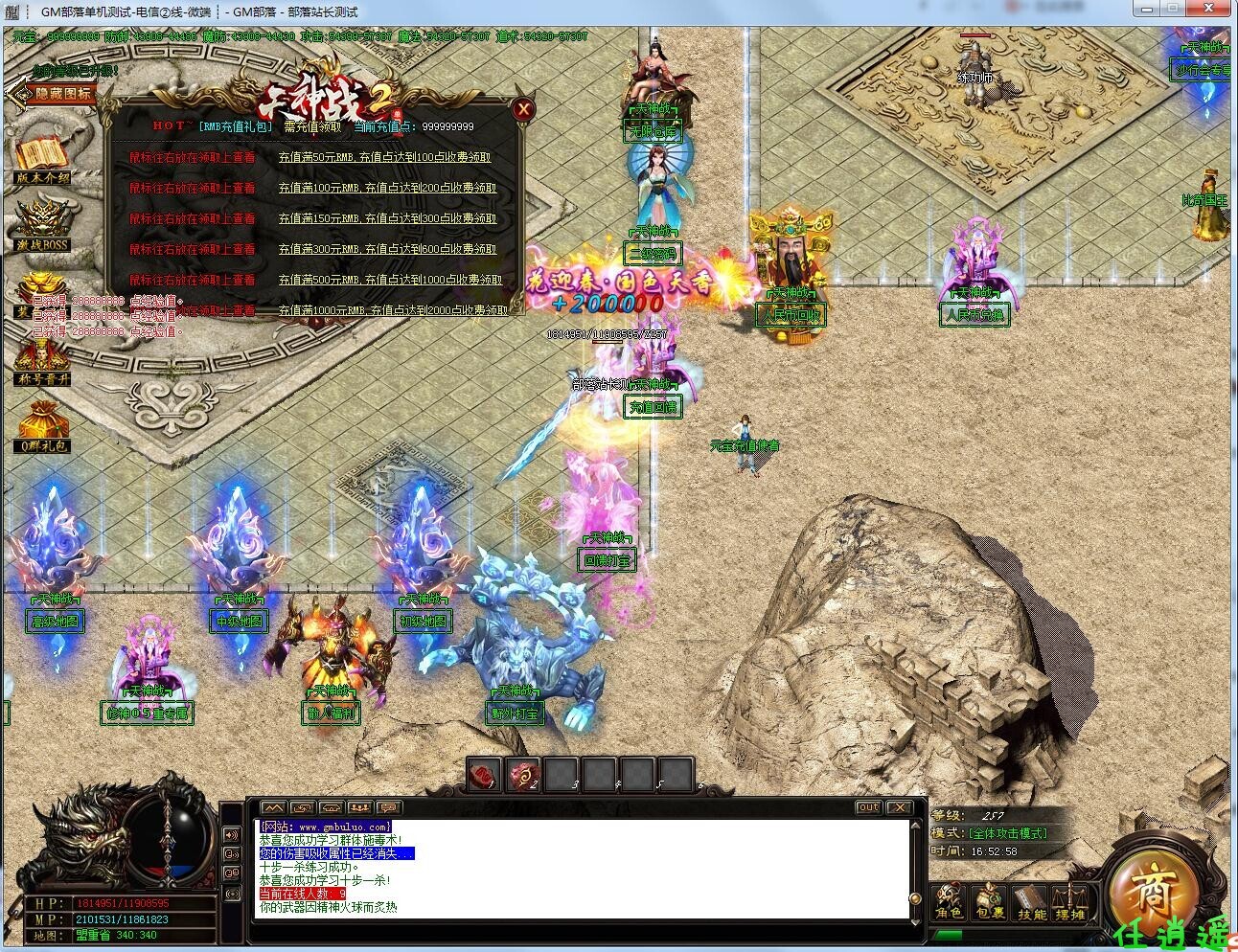Open the 角色 character sheet
This screenshot has height=952, width=1238.
(x=949, y=900)
